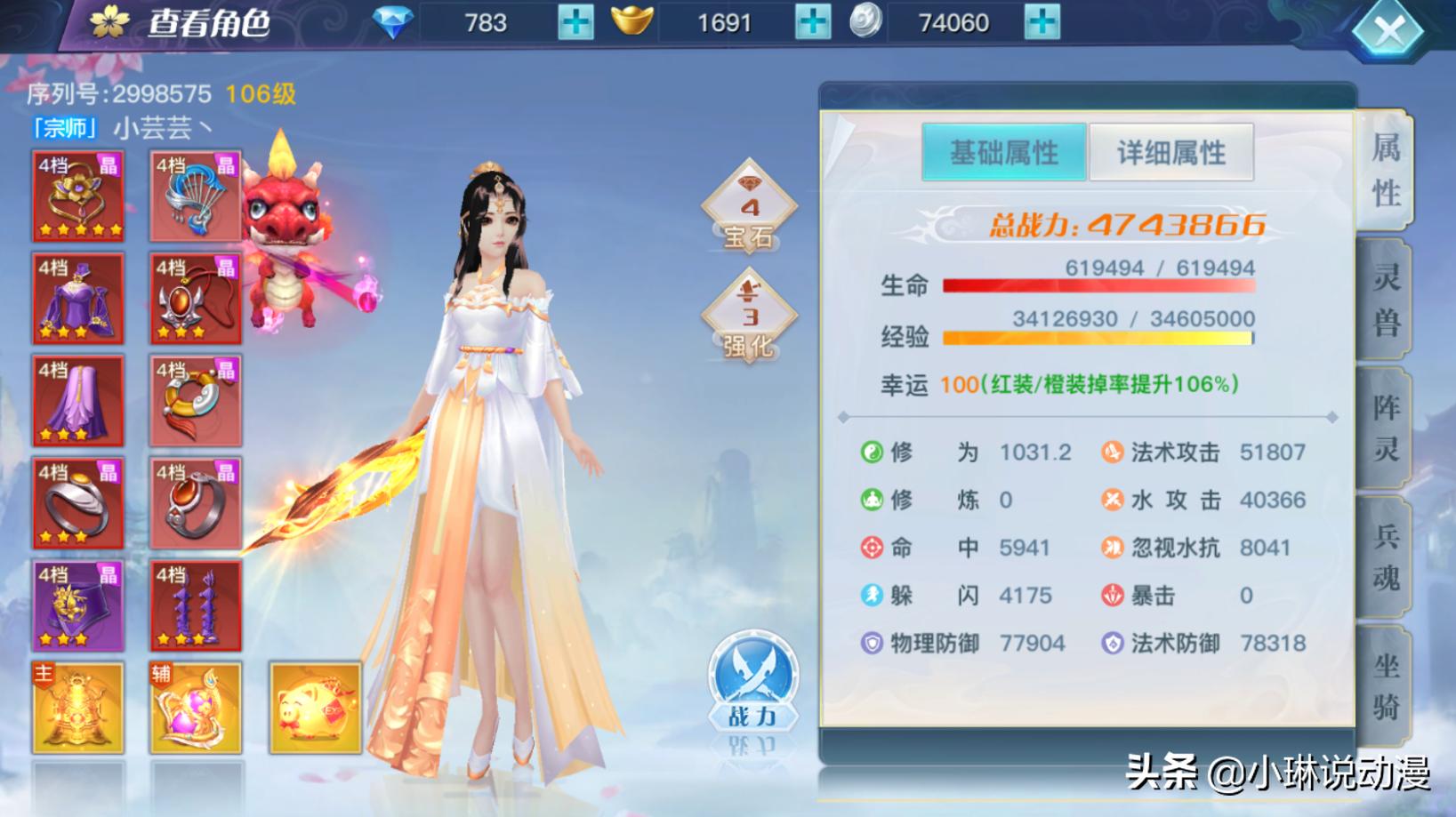Add more diamonds with plus button
1456x817 pixels.
(x=575, y=22)
